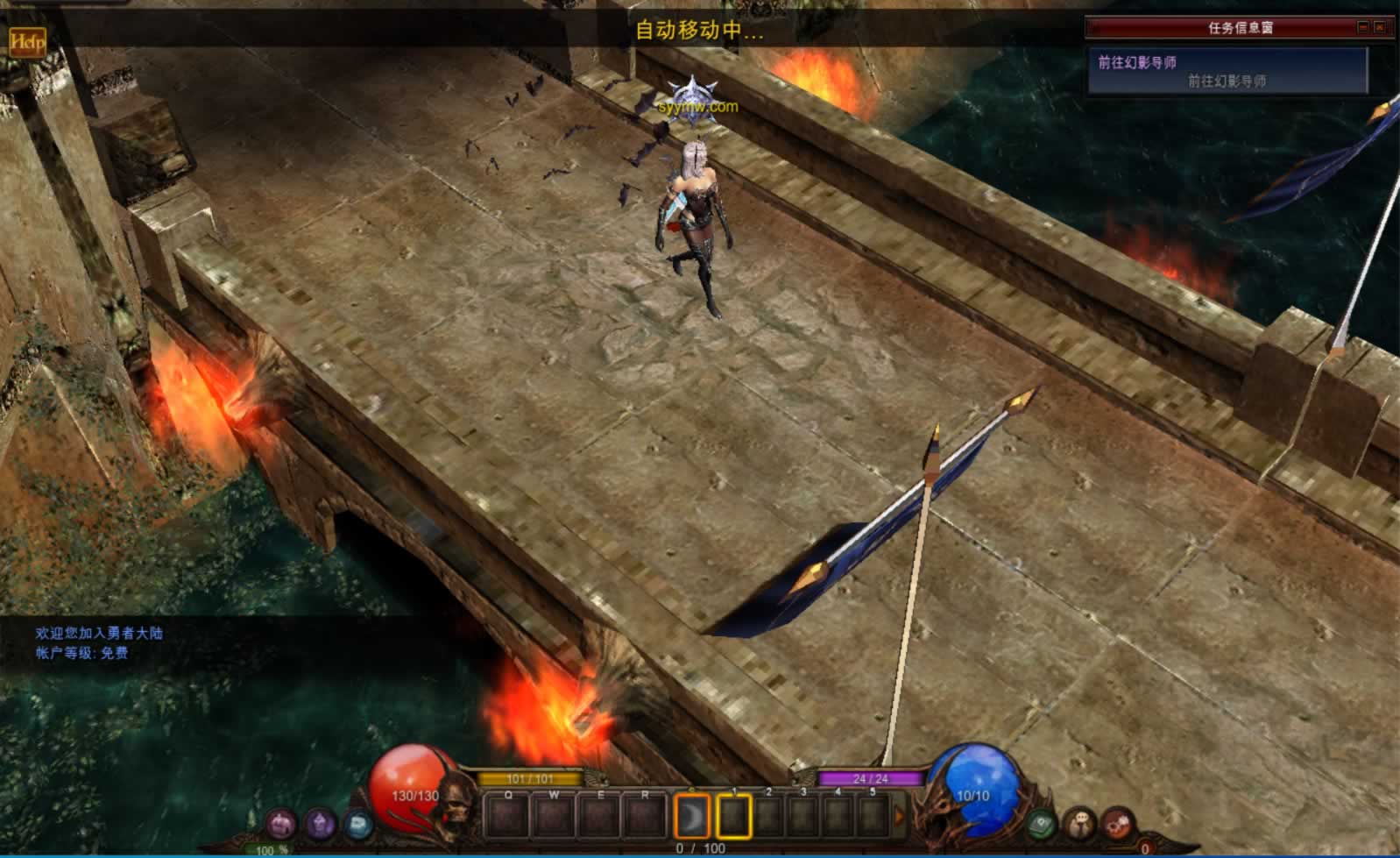This screenshot has height=858, width=1400.
Task: Open the green map icon
Action: tap(1042, 824)
